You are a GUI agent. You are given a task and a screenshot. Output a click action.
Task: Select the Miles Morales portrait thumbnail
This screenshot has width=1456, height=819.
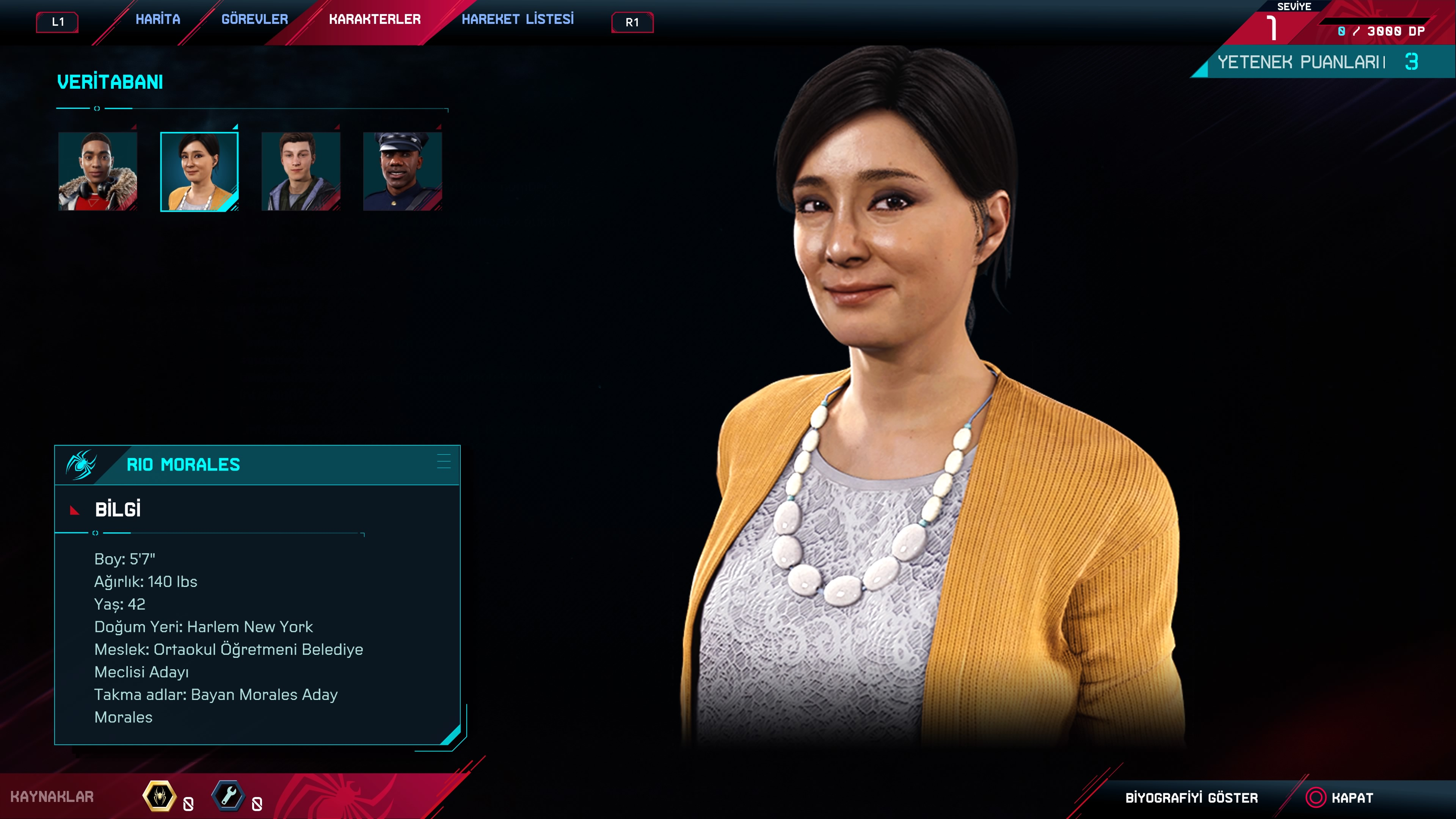coord(98,171)
